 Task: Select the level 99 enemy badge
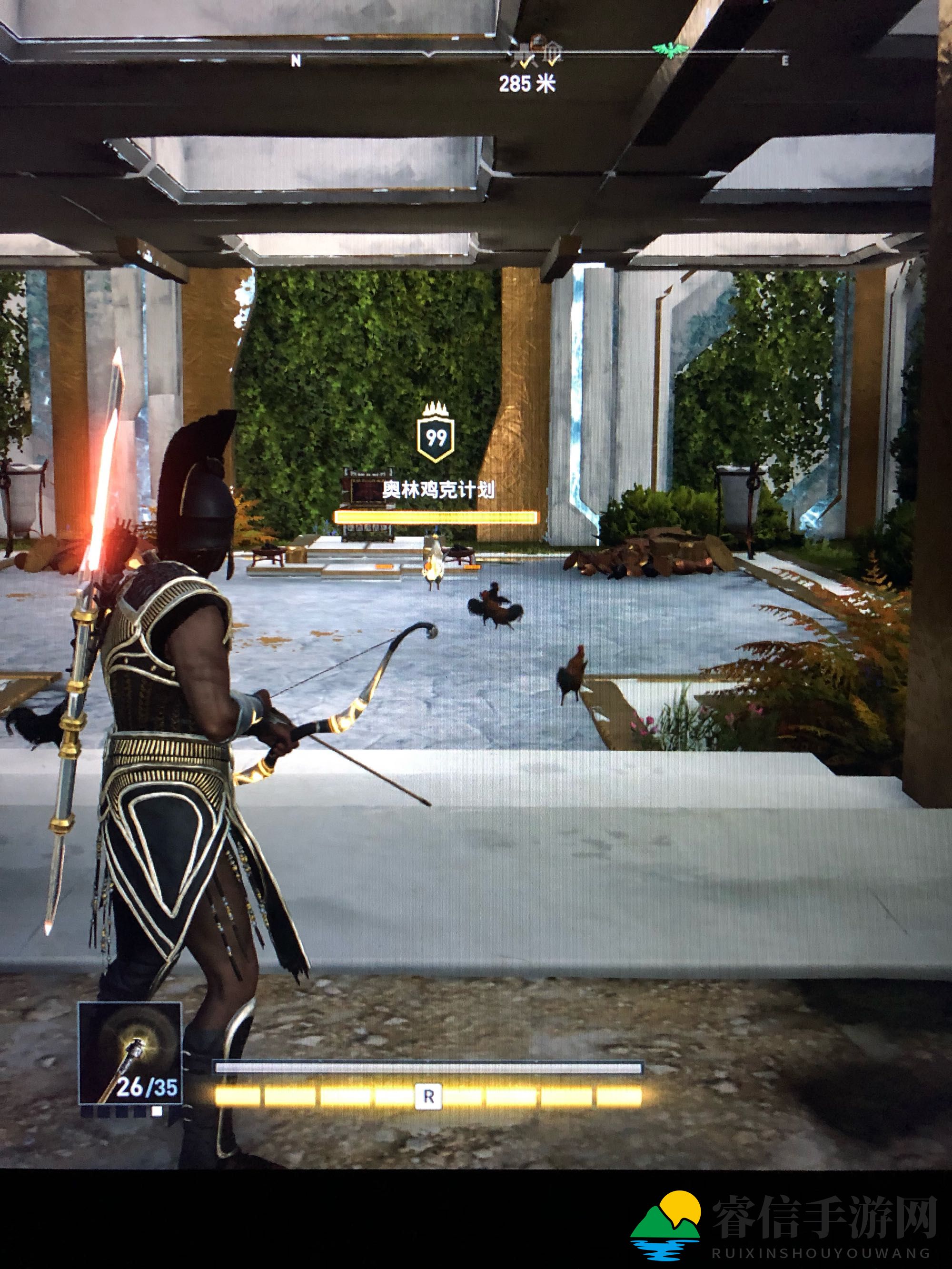point(436,439)
